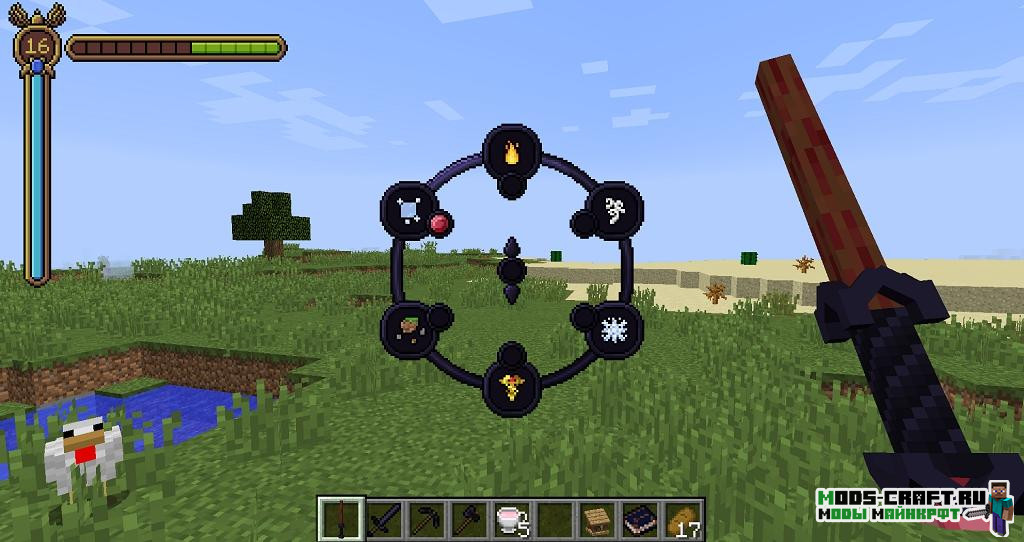1024x542 pixels.
Task: Select the sparkling square element
Action: (408, 207)
